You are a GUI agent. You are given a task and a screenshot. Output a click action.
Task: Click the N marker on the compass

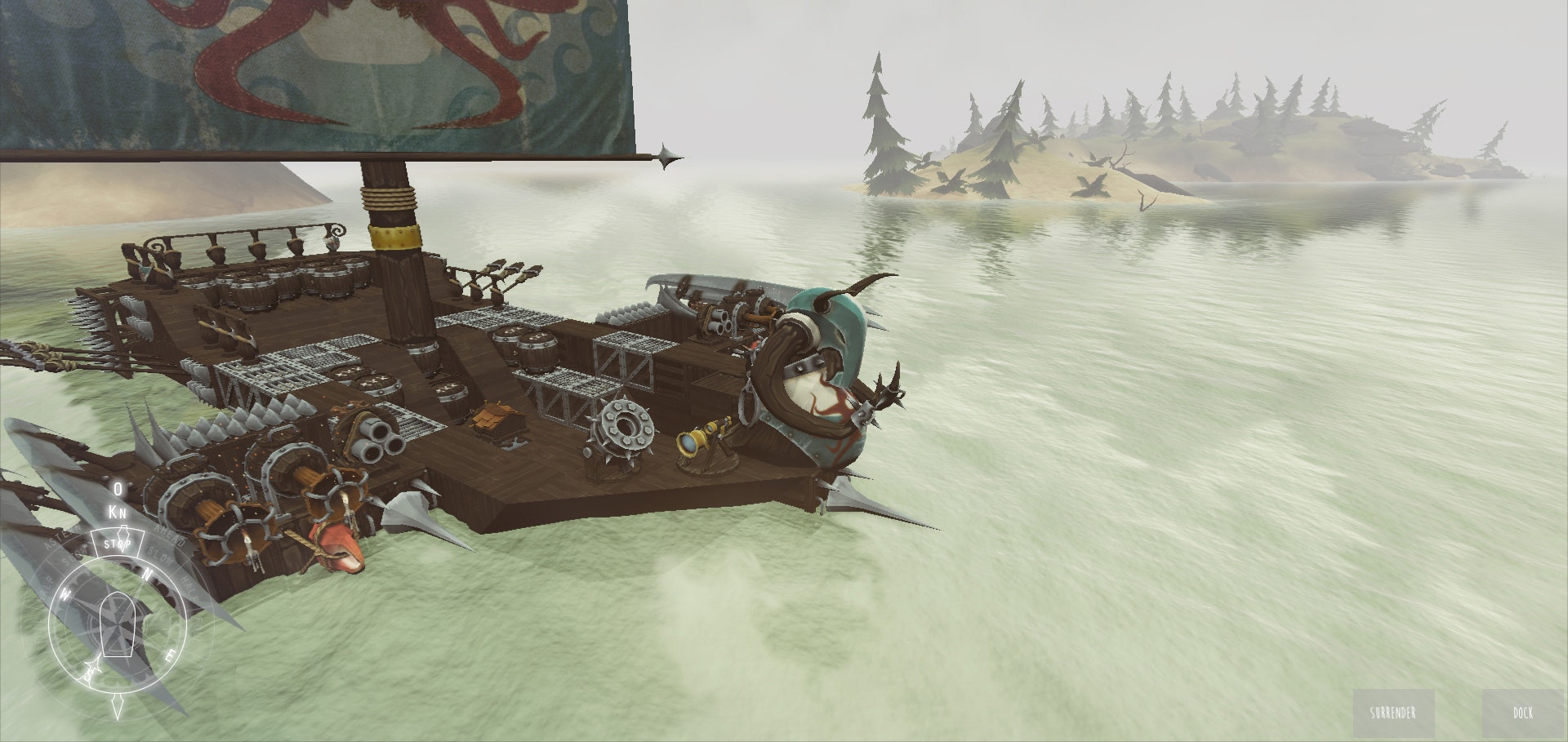click(148, 573)
